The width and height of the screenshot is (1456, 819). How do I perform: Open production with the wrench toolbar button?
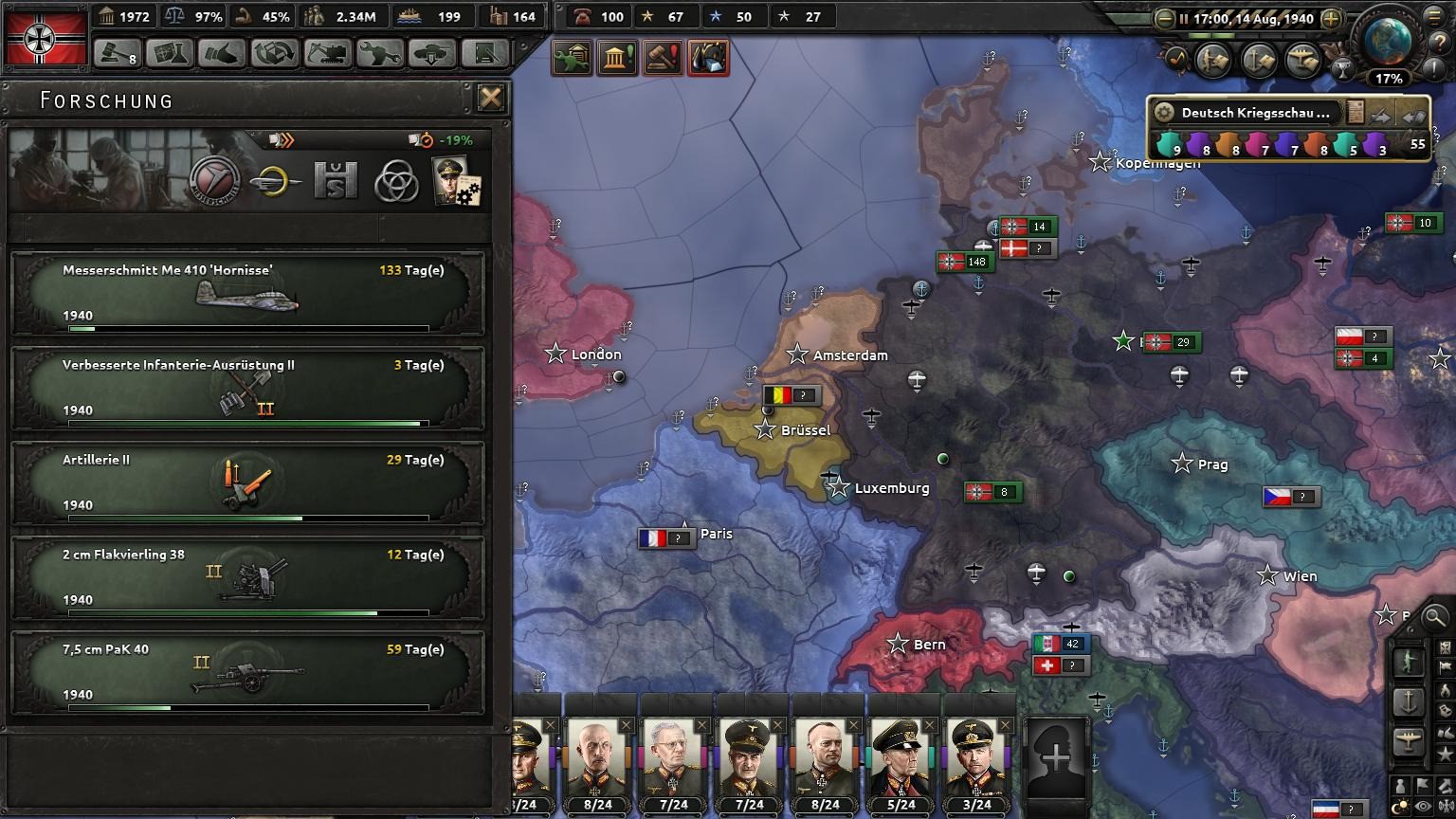click(x=379, y=53)
